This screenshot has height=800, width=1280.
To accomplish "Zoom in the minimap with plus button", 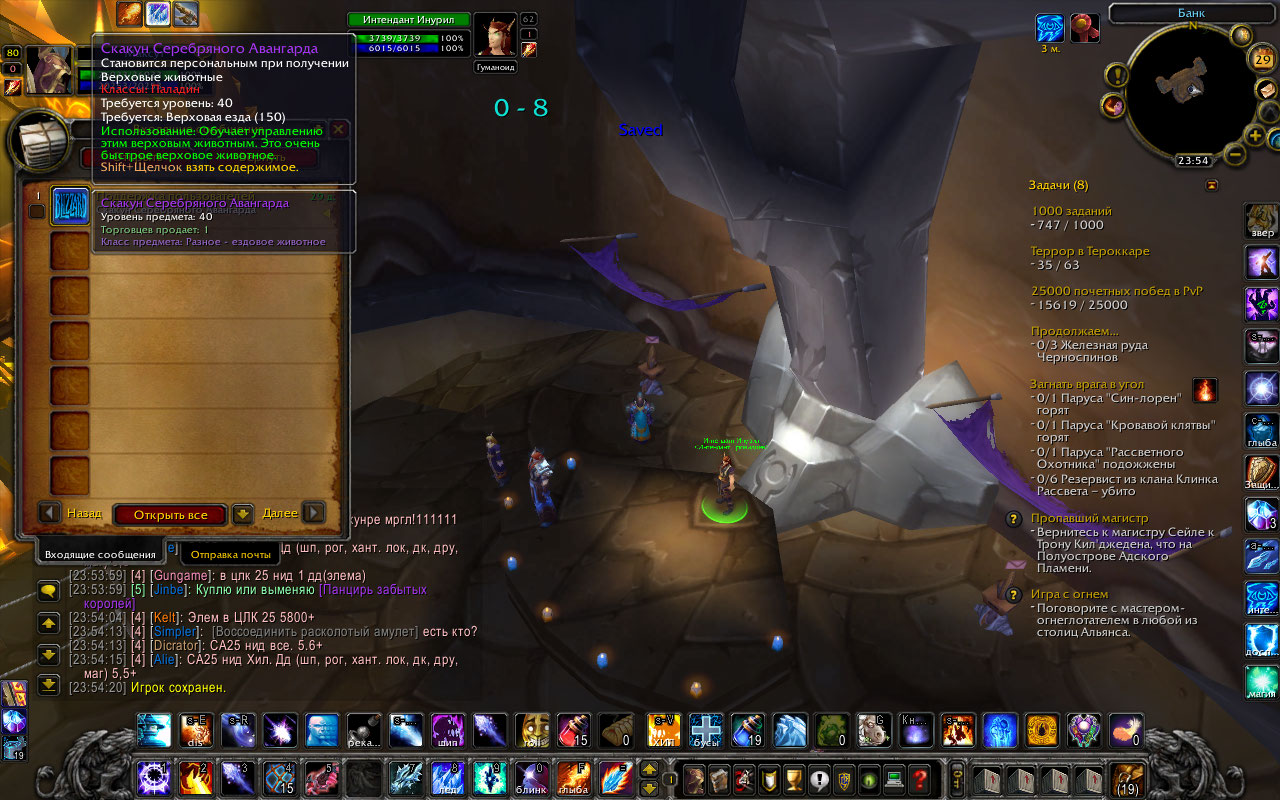I will [1255, 135].
